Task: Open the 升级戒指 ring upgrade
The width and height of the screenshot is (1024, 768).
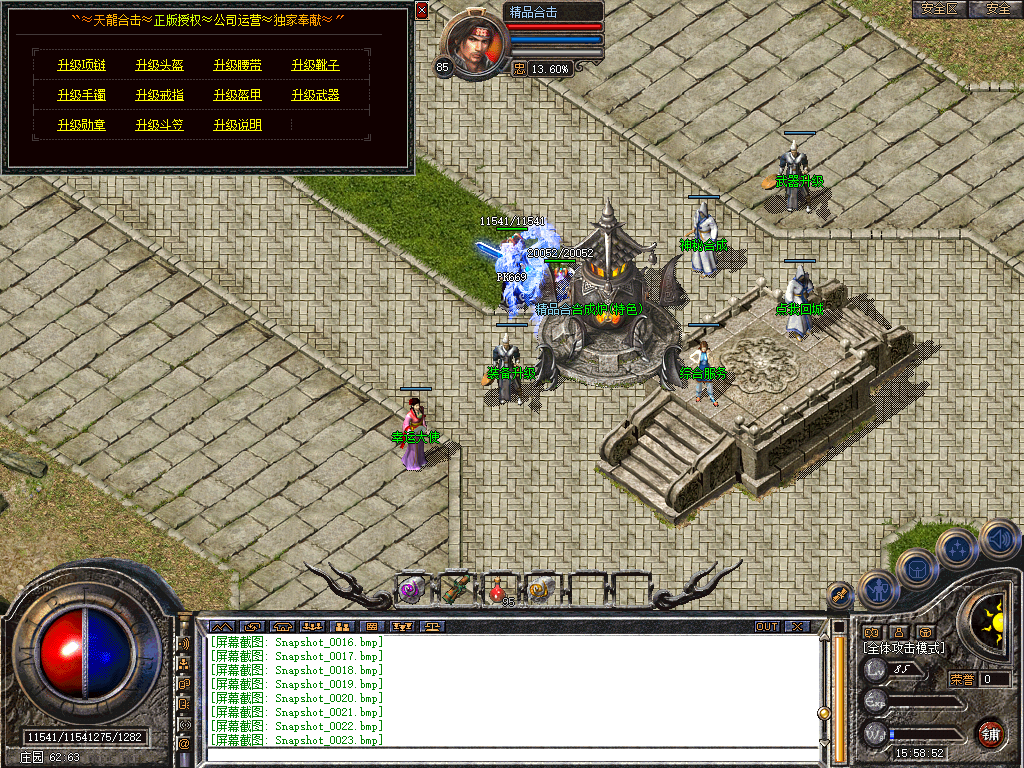Action: click(x=159, y=96)
